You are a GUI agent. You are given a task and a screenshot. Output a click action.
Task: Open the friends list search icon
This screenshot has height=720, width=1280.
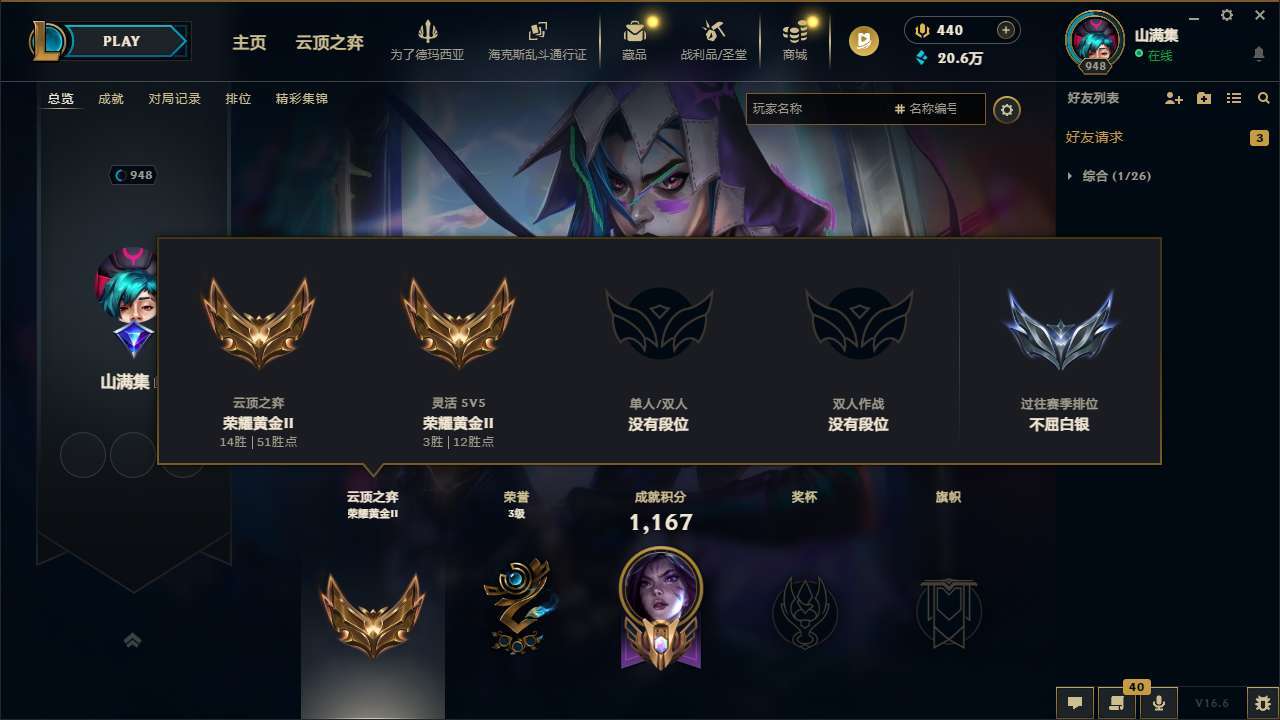[x=1264, y=98]
